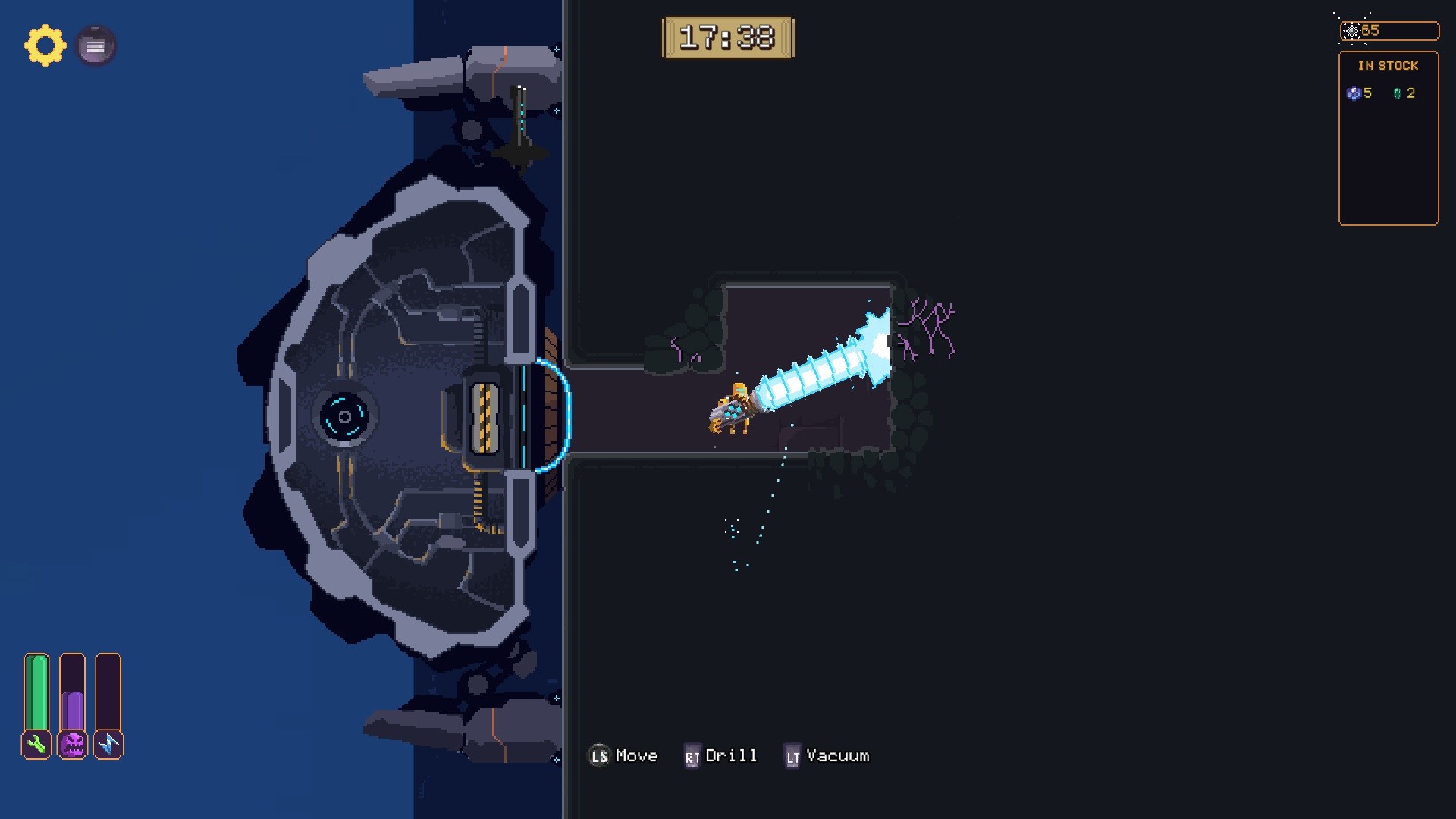Click the RT Drill control hint

pos(722,755)
